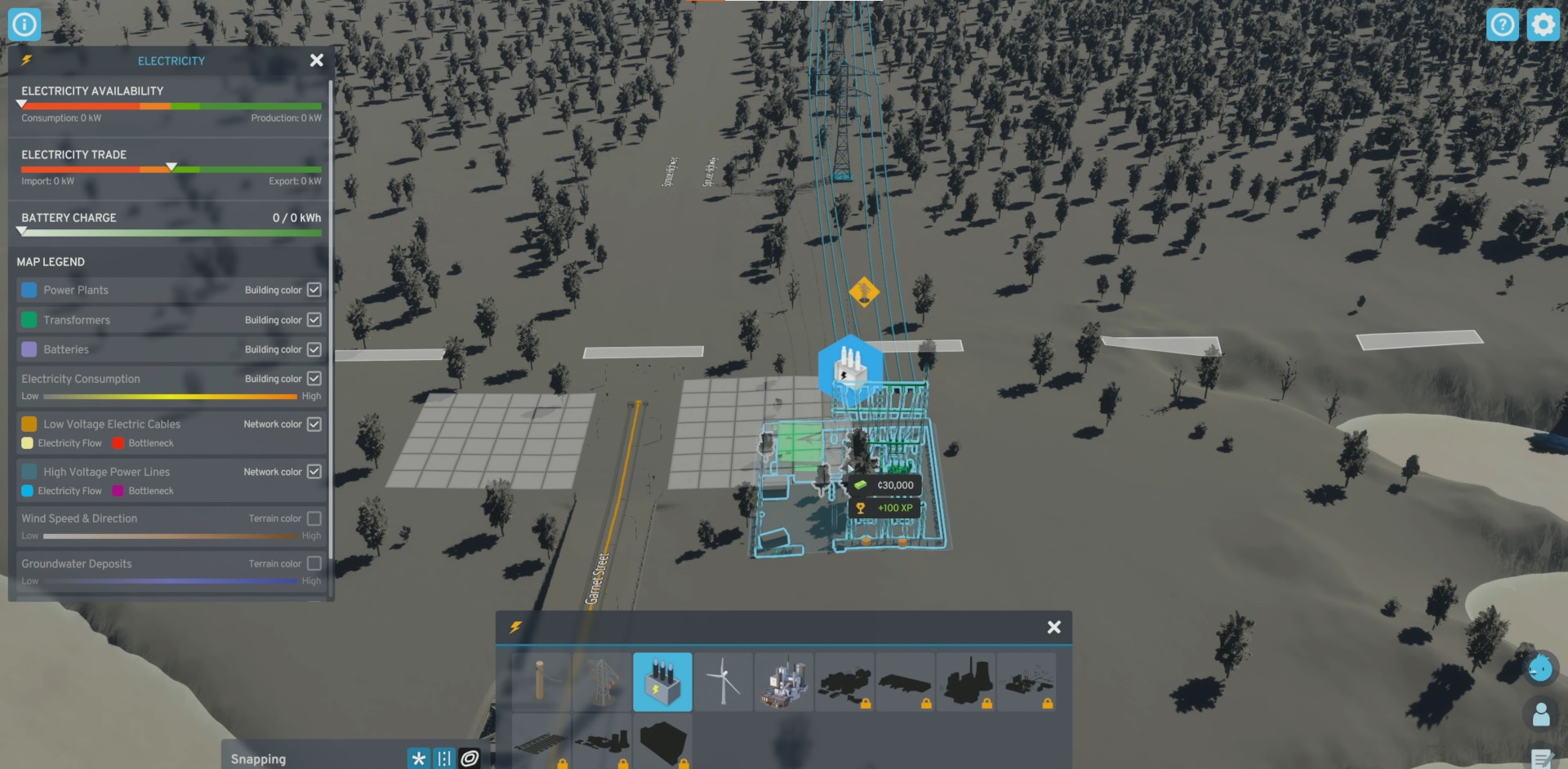Uncheck Batteries building color legend
The width and height of the screenshot is (1568, 769).
[314, 349]
